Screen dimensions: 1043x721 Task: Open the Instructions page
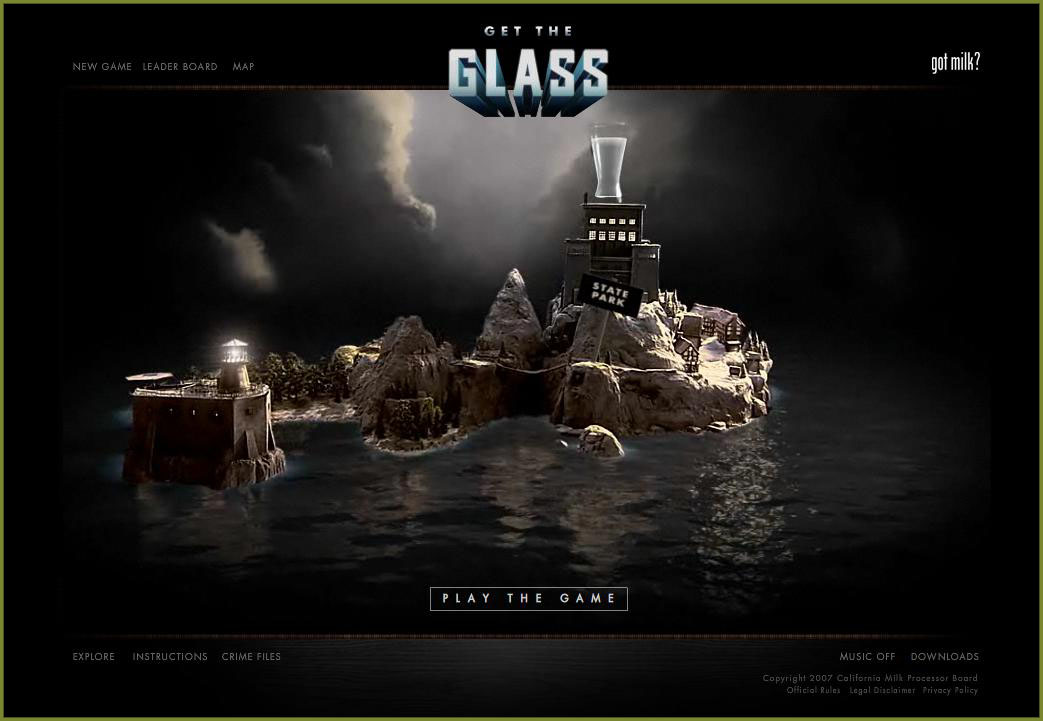pyautogui.click(x=170, y=657)
